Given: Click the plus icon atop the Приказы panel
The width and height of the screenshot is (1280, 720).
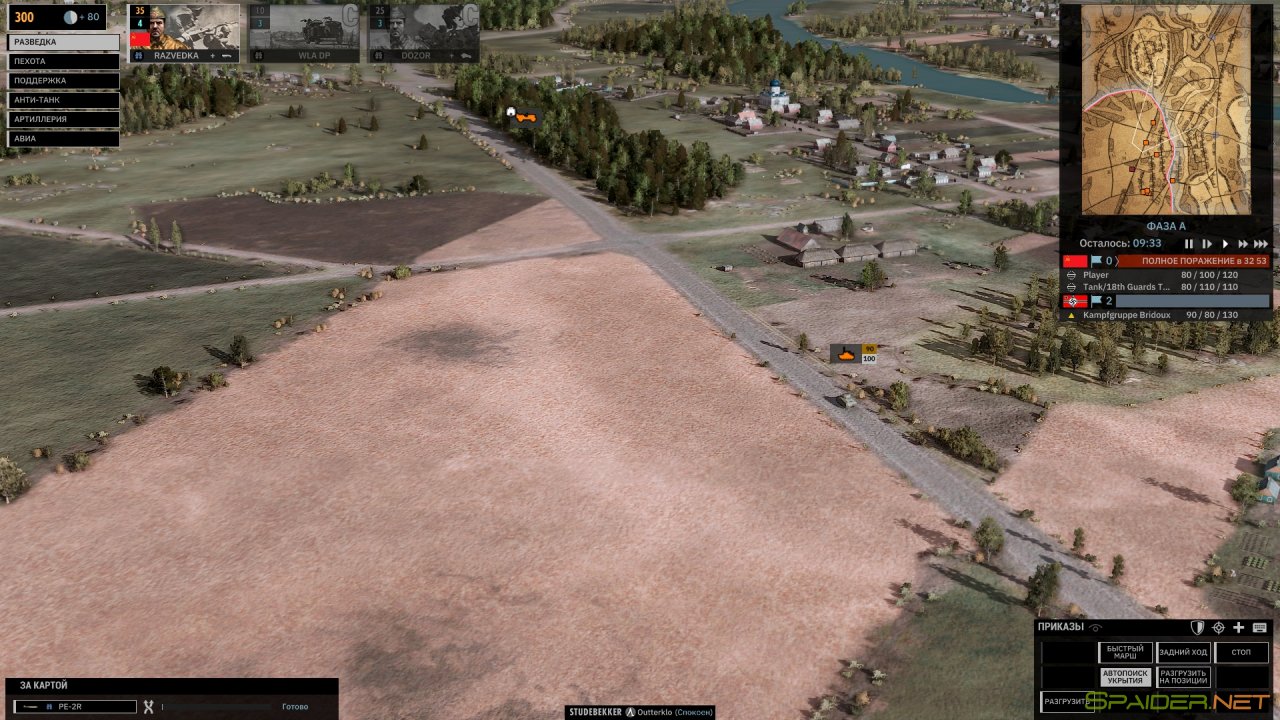Looking at the screenshot, I should point(1239,627).
